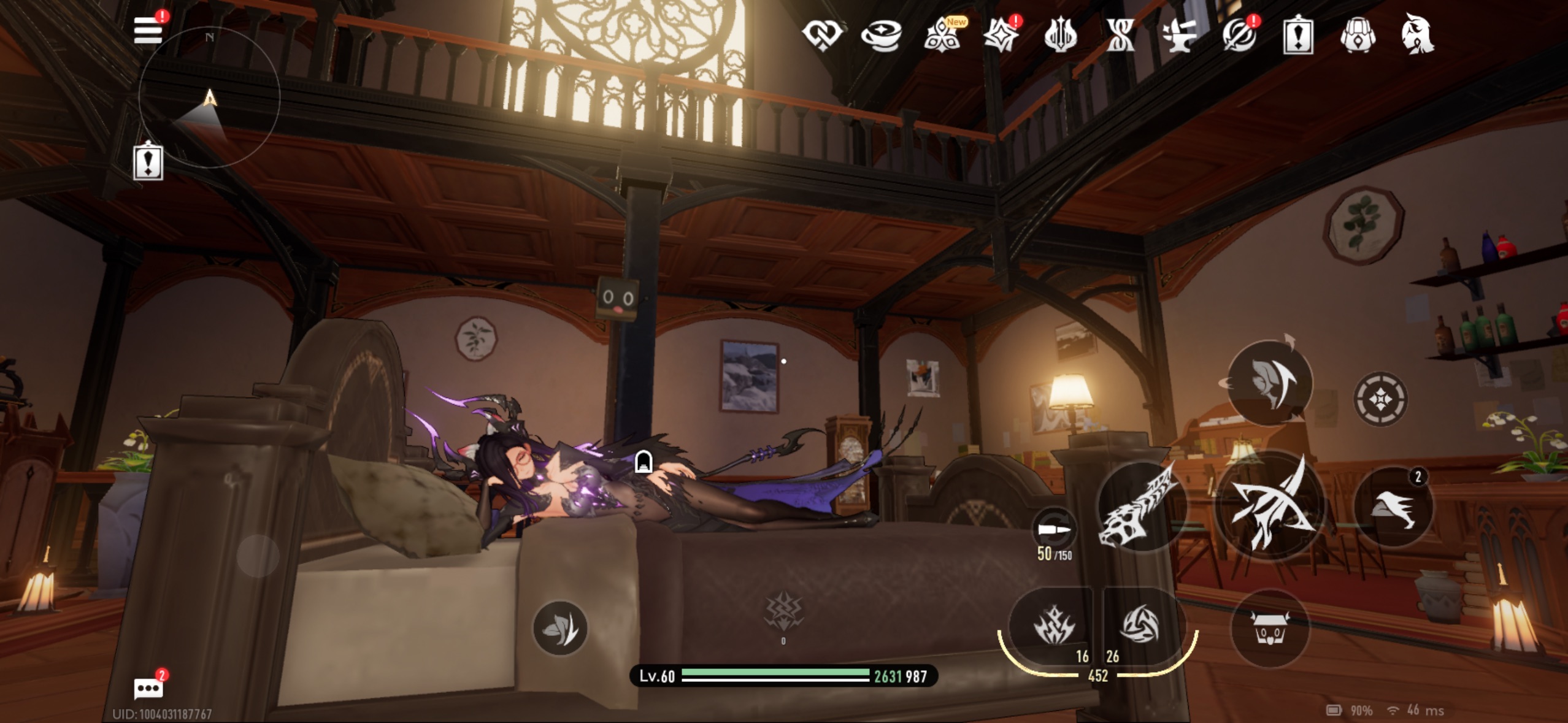Reload with the bullet button
1568x723 pixels.
point(1053,529)
